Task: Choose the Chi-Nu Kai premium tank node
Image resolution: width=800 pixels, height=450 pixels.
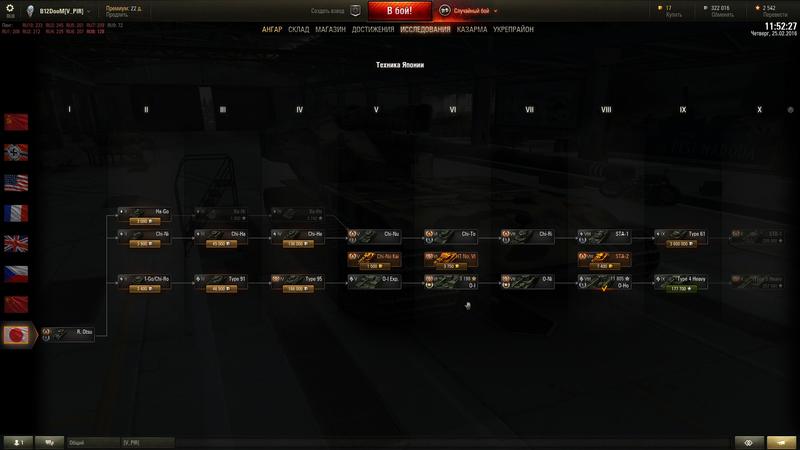Action: (375, 257)
